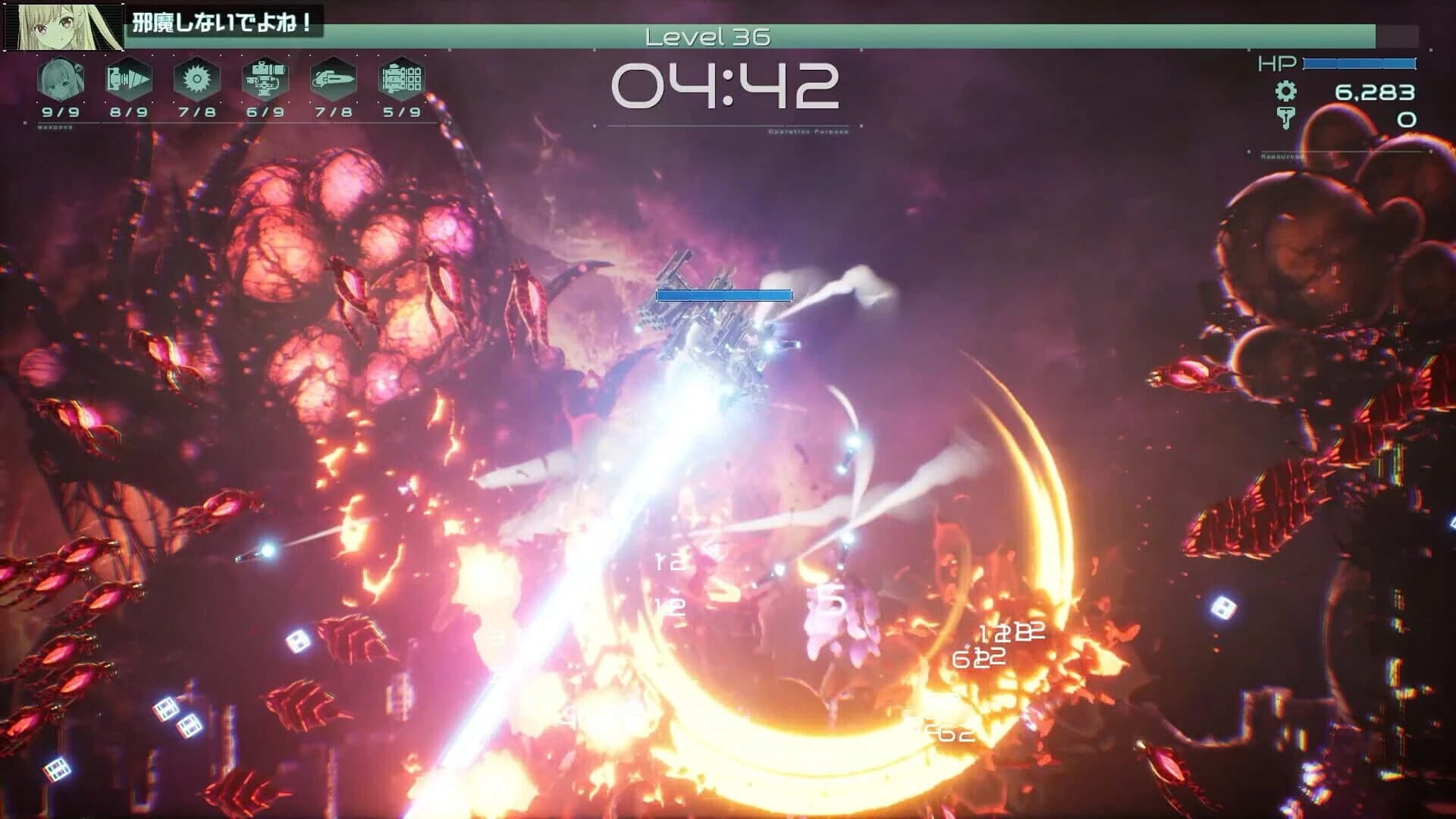The image size is (1456, 819).
Task: Click the key resource icon showing 0
Action: click(1287, 119)
